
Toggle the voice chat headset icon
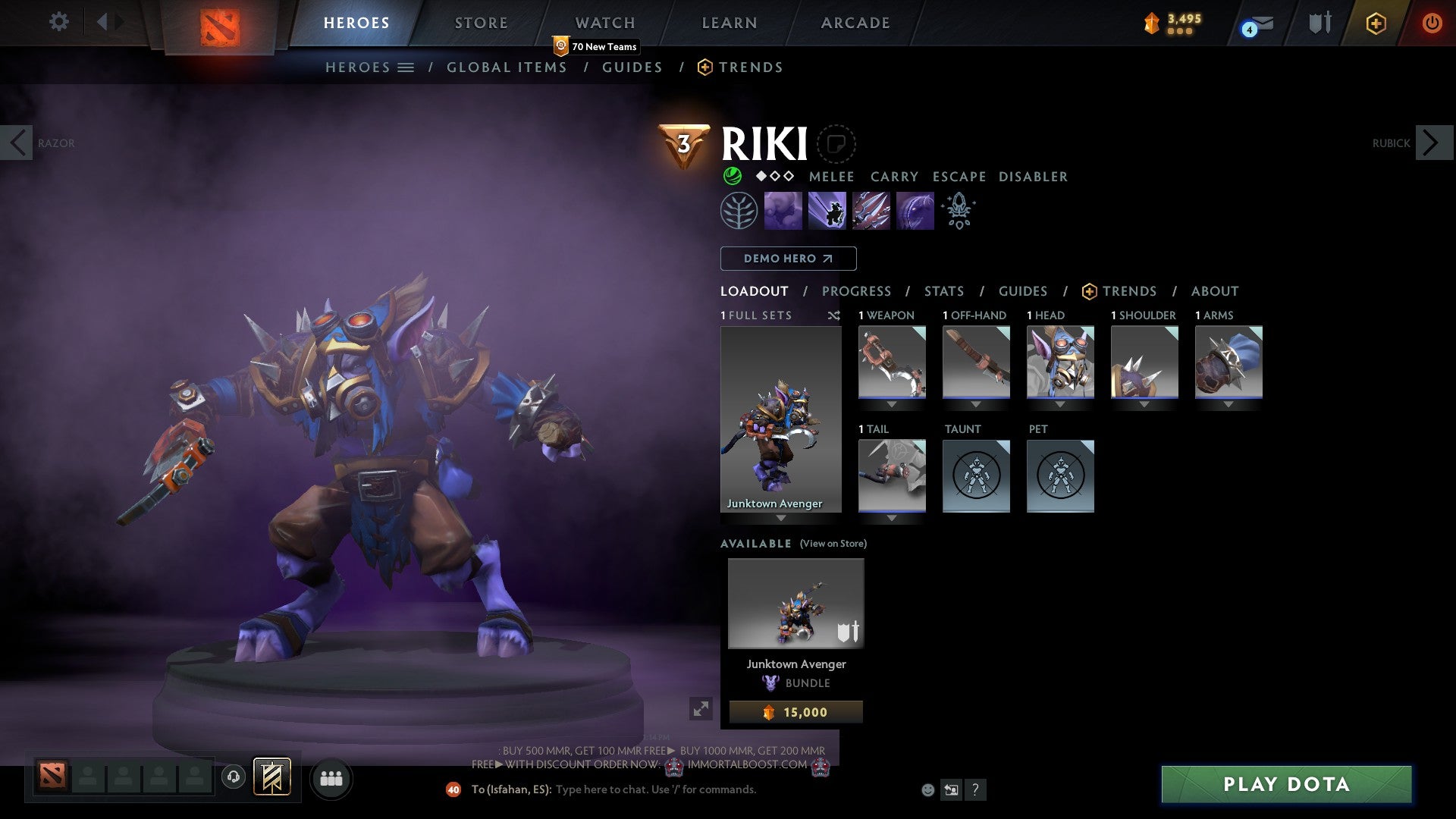(233, 778)
